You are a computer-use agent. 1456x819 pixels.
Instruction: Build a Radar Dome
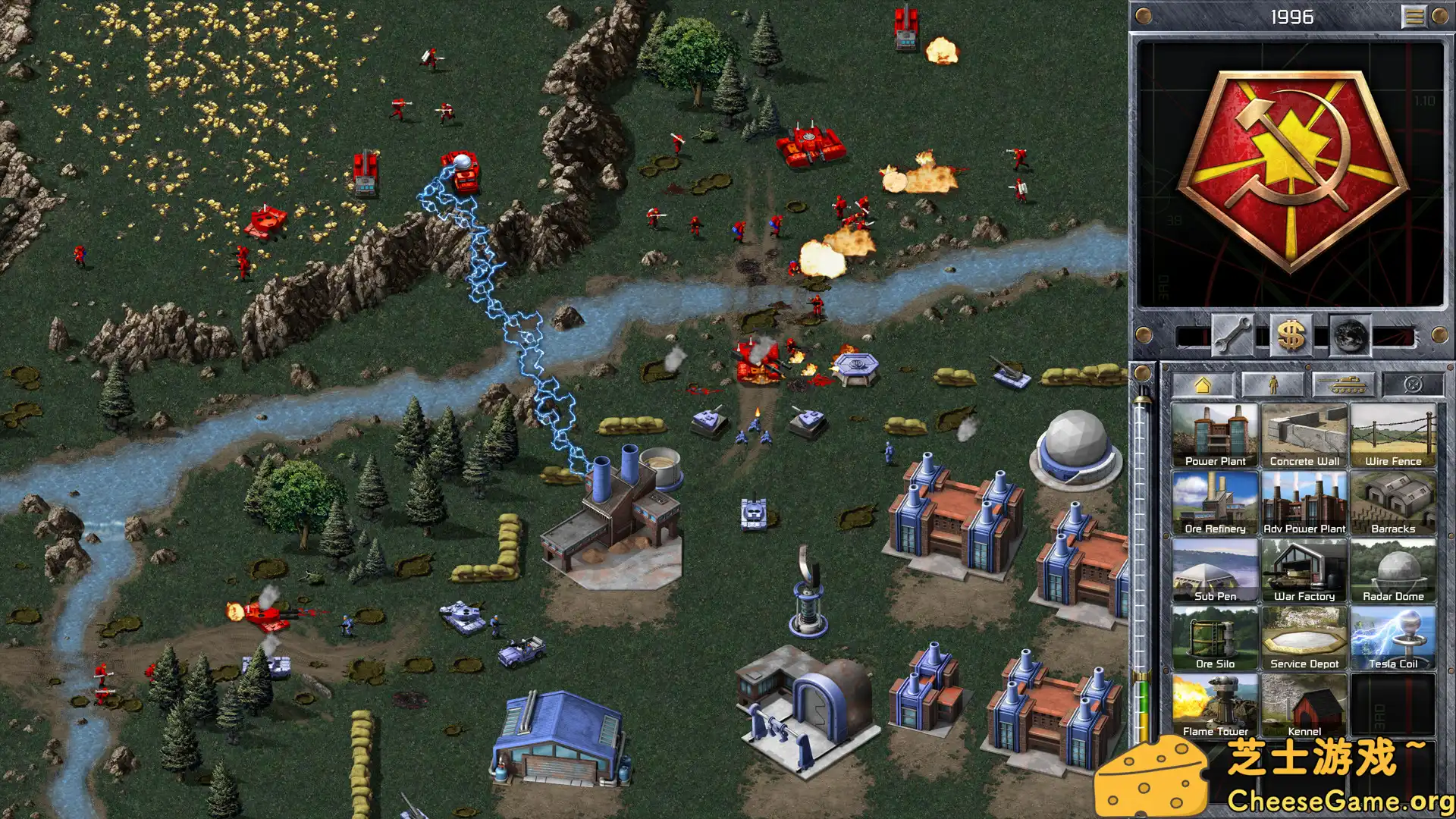click(1394, 570)
